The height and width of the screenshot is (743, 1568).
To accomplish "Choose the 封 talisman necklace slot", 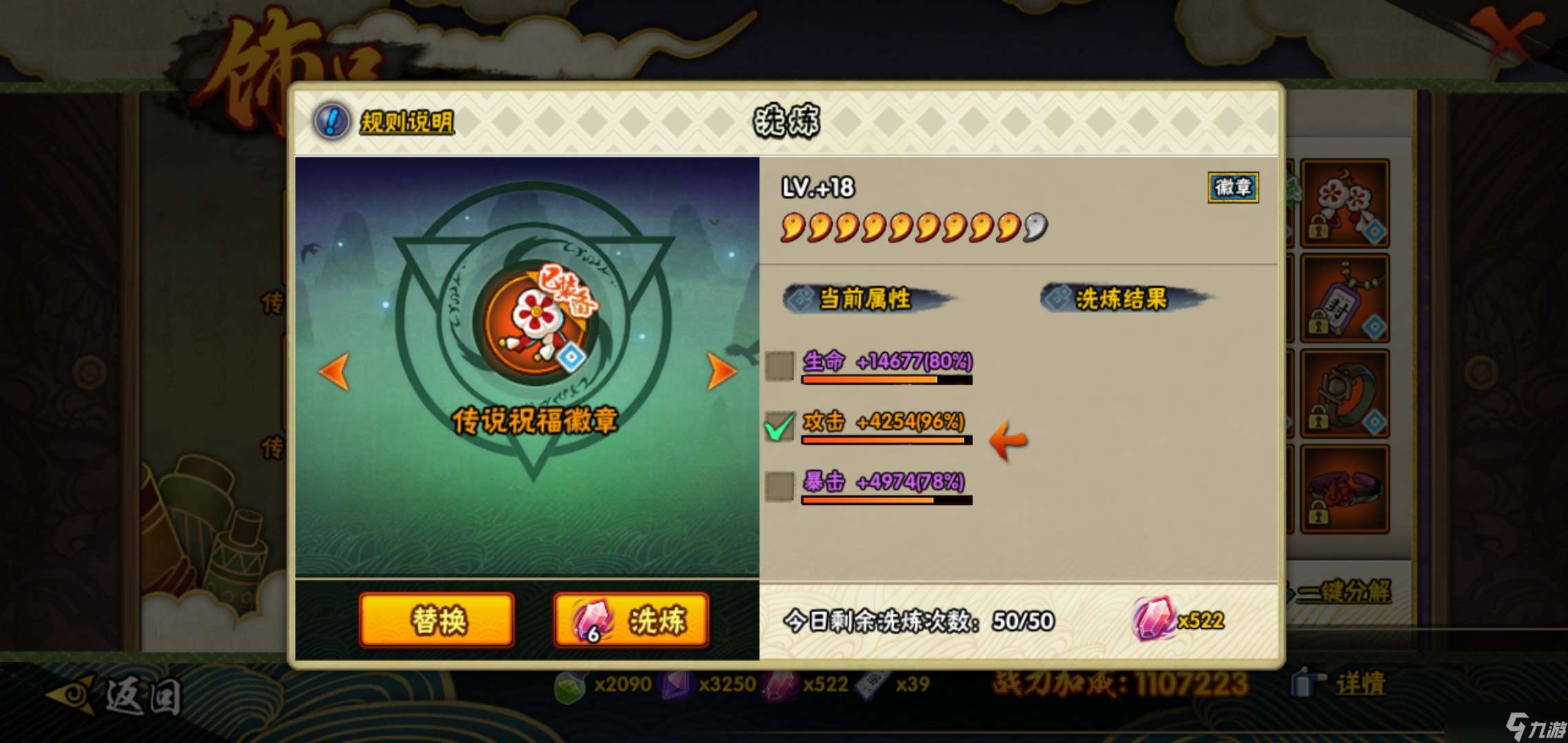I will [x=1344, y=299].
